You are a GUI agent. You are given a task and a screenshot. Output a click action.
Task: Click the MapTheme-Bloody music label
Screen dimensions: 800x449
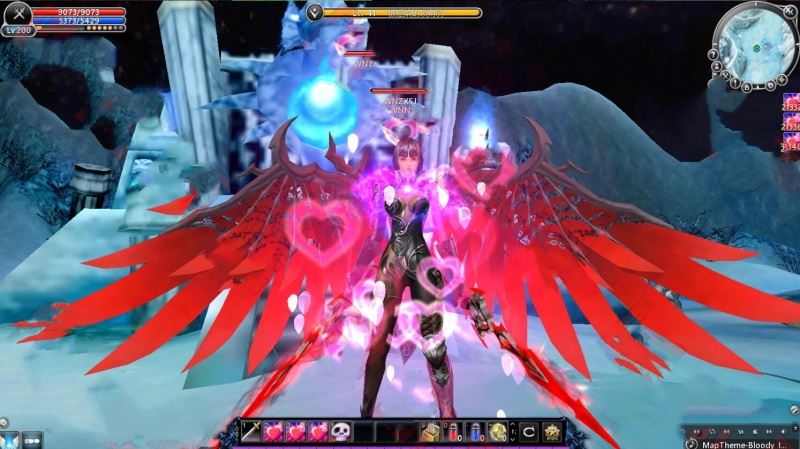coord(746,443)
